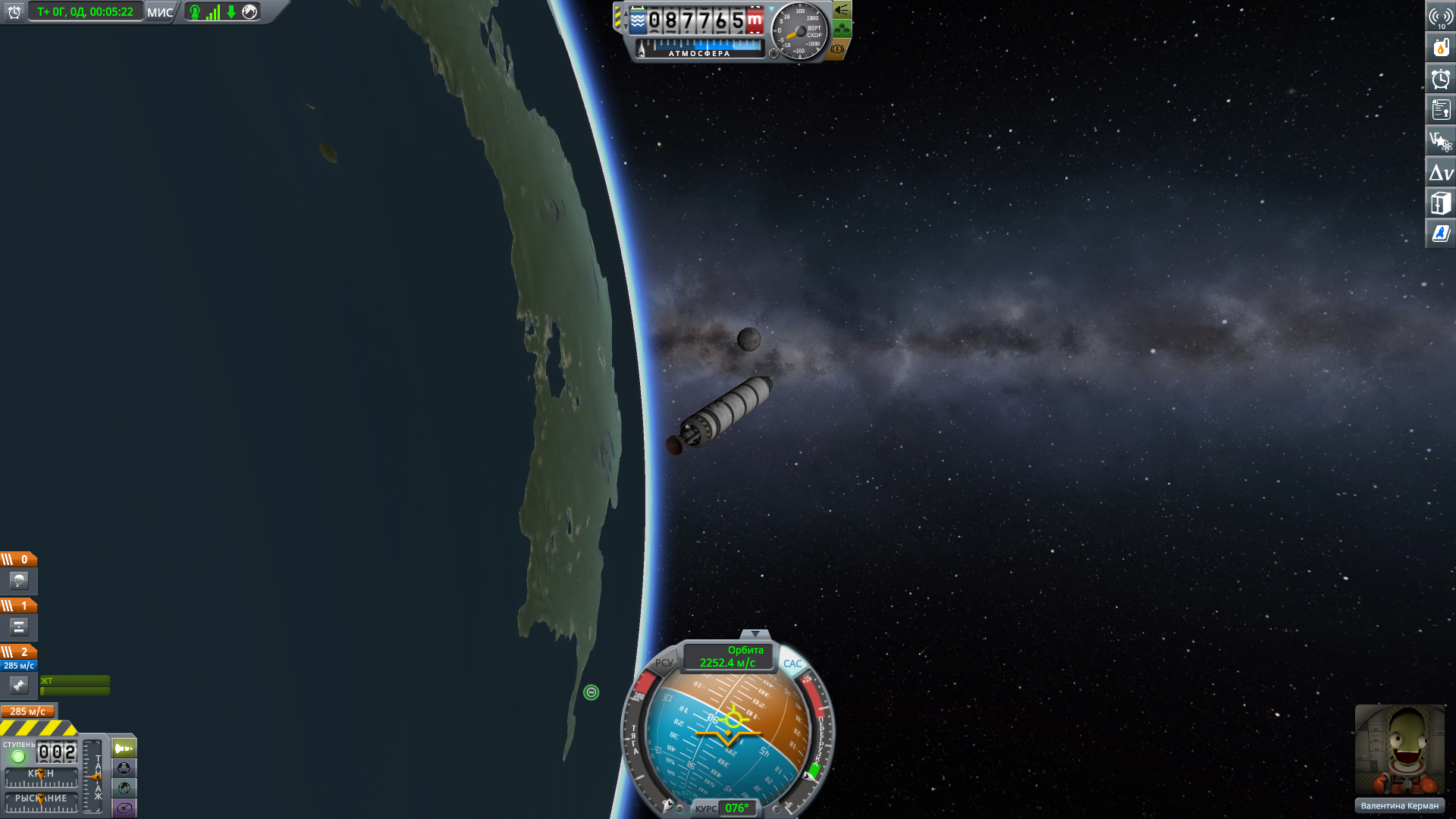Click the Орбита speed mode readout
The image size is (1456, 819).
click(728, 657)
